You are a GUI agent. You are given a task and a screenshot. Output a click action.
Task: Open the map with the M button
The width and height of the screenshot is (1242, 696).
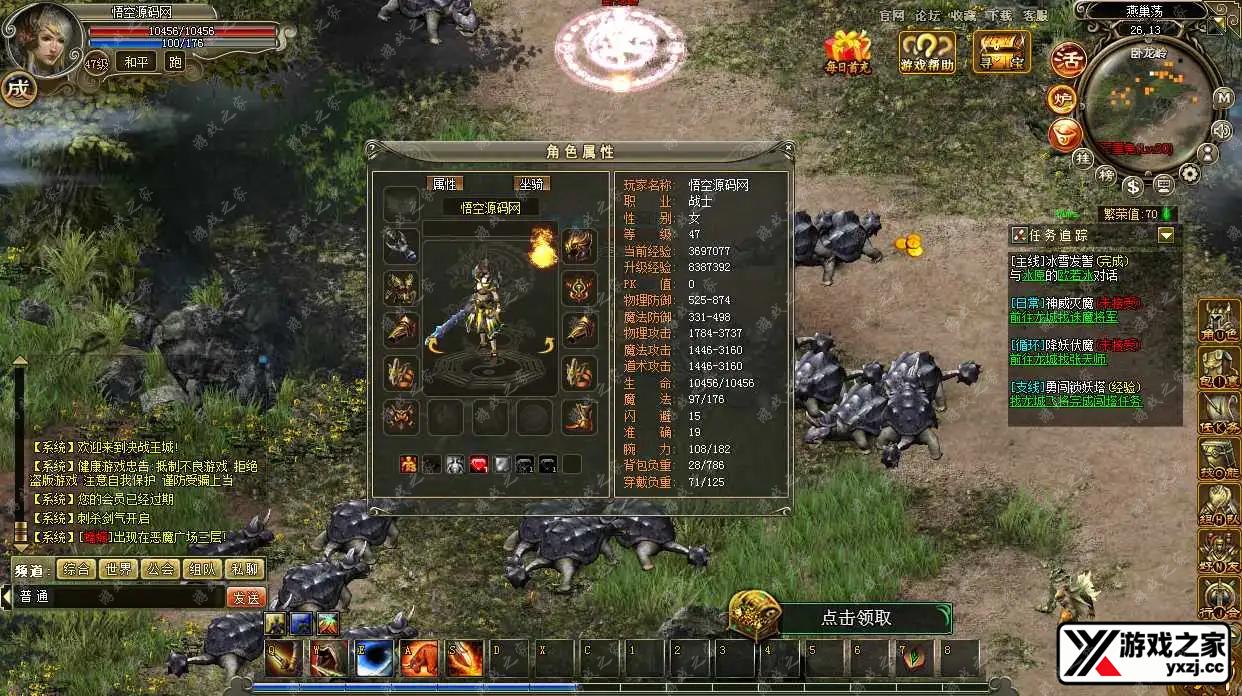tap(1223, 98)
